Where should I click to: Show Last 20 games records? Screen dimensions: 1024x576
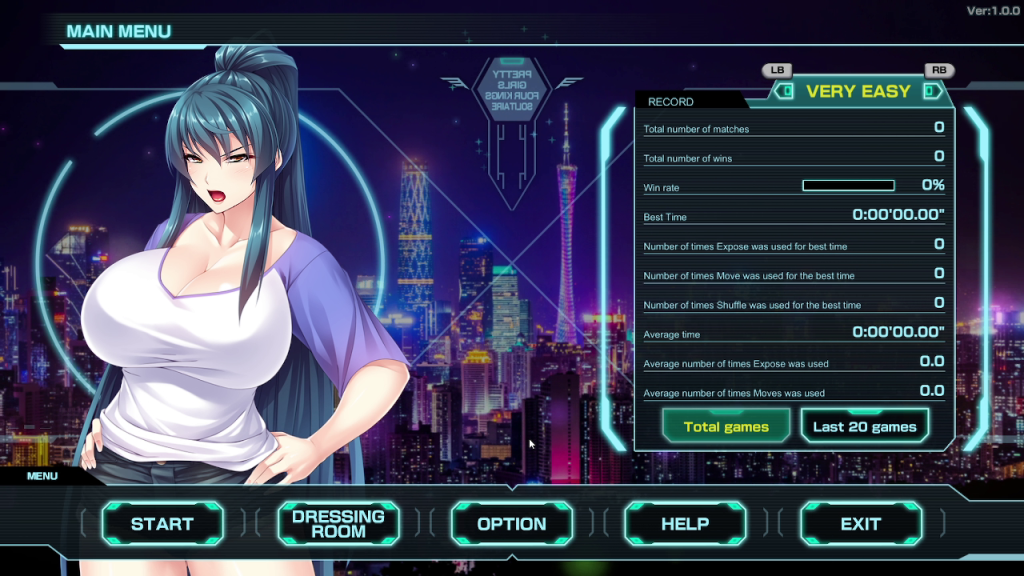click(x=864, y=426)
